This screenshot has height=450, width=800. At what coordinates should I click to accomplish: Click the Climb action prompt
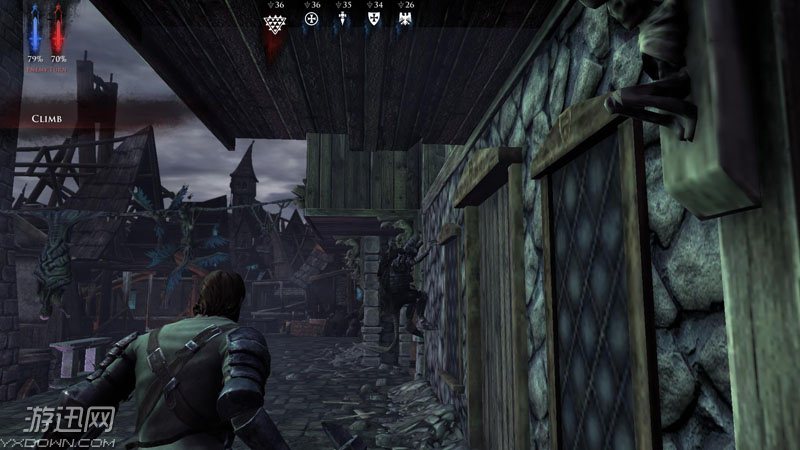pos(45,117)
